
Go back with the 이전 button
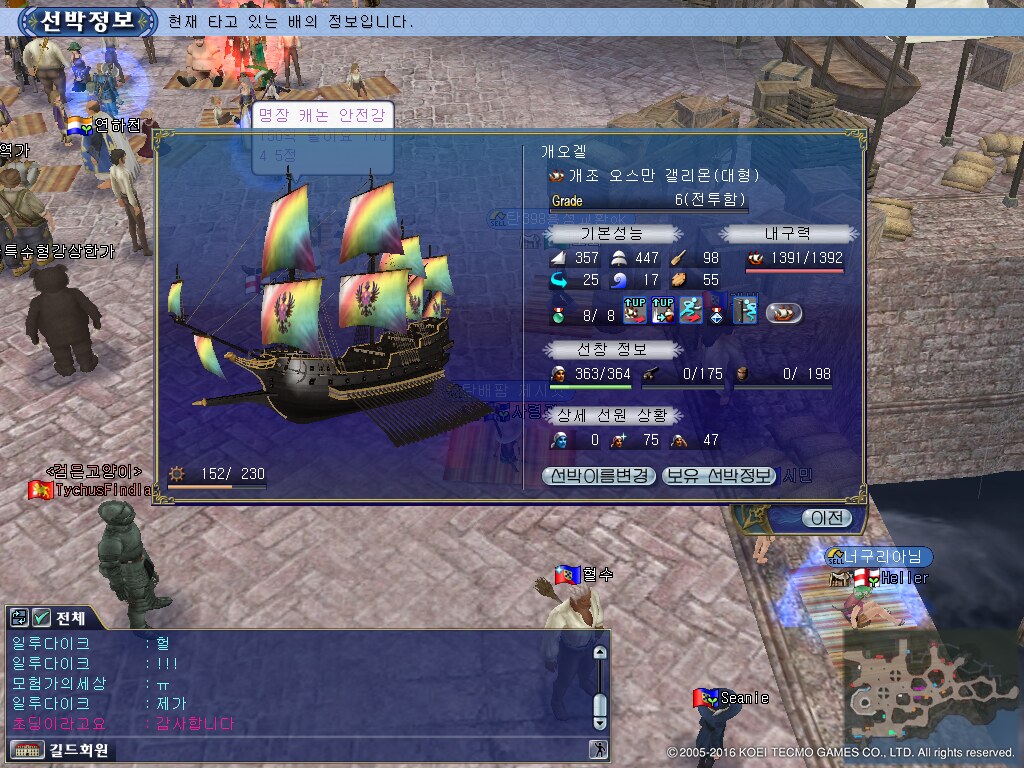tap(826, 518)
